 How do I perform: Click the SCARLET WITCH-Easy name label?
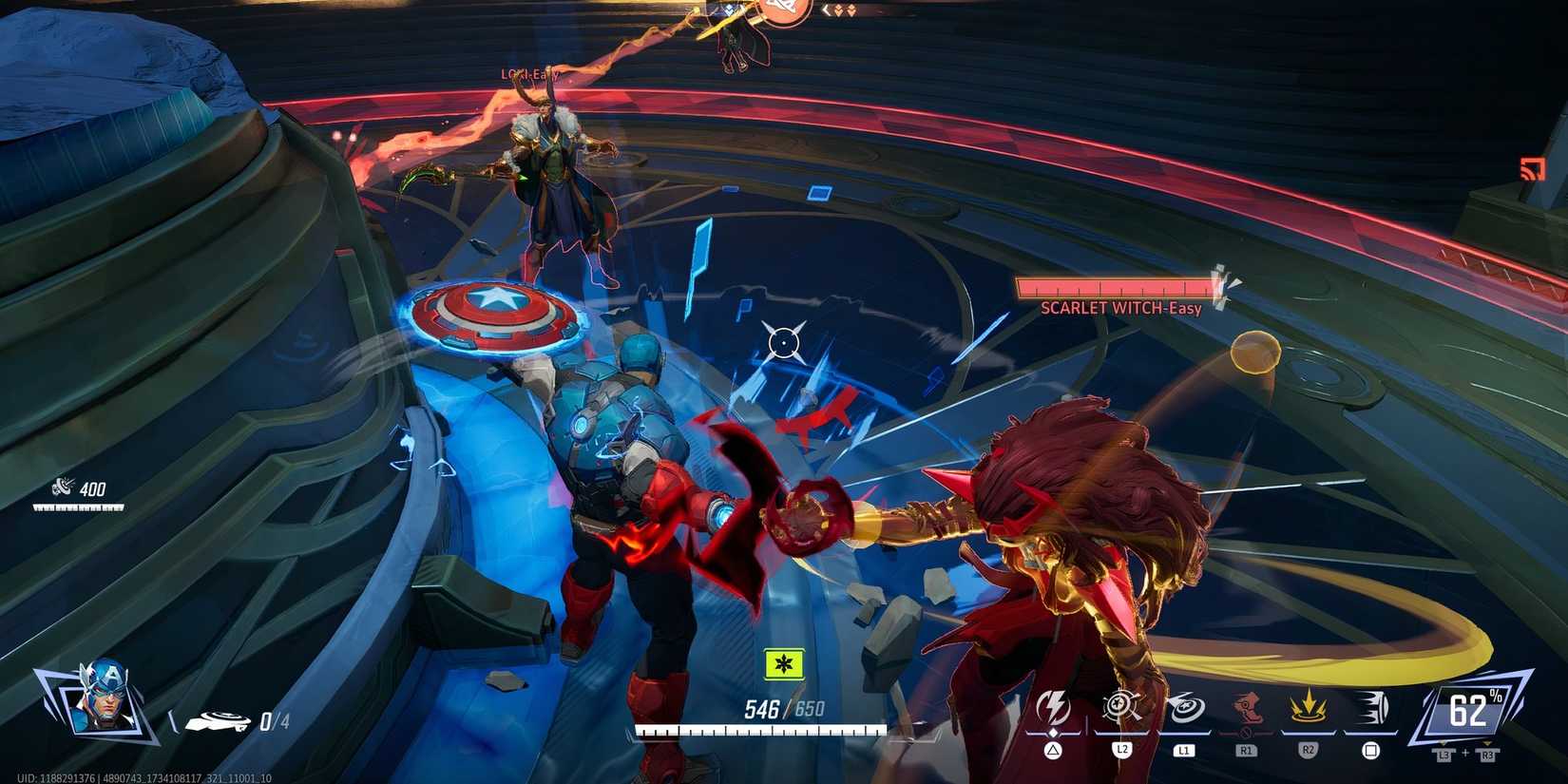pos(1121,309)
